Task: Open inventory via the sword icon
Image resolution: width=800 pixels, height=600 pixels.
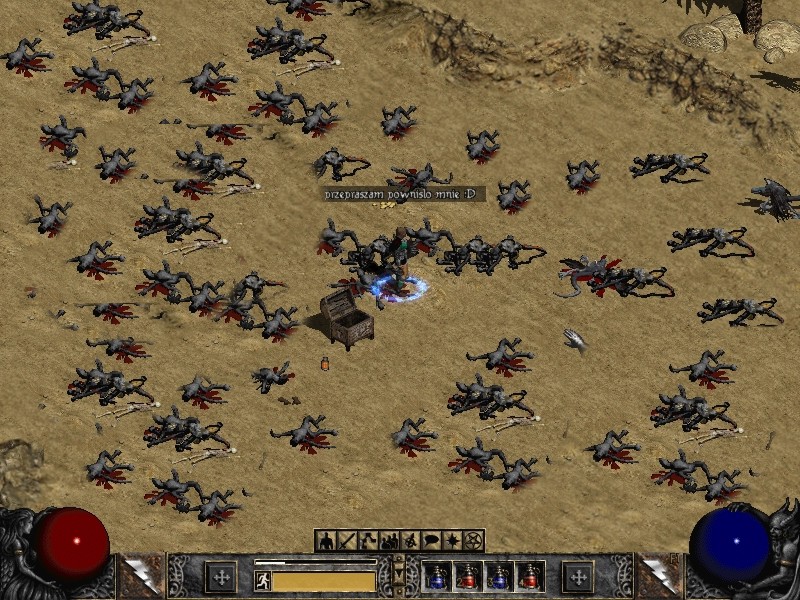Action: click(346, 541)
